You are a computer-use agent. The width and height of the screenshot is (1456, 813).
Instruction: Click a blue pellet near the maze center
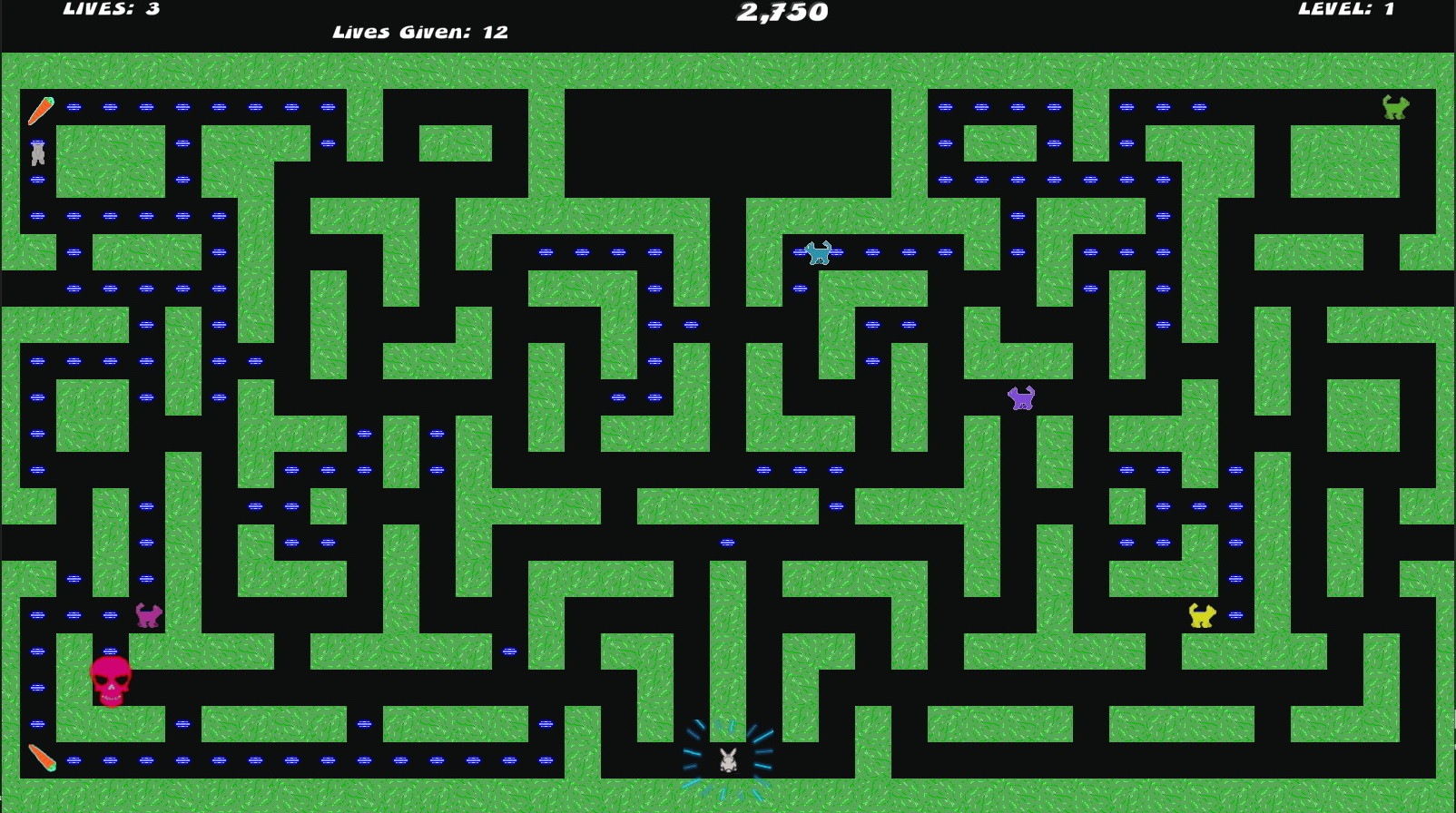[726, 542]
